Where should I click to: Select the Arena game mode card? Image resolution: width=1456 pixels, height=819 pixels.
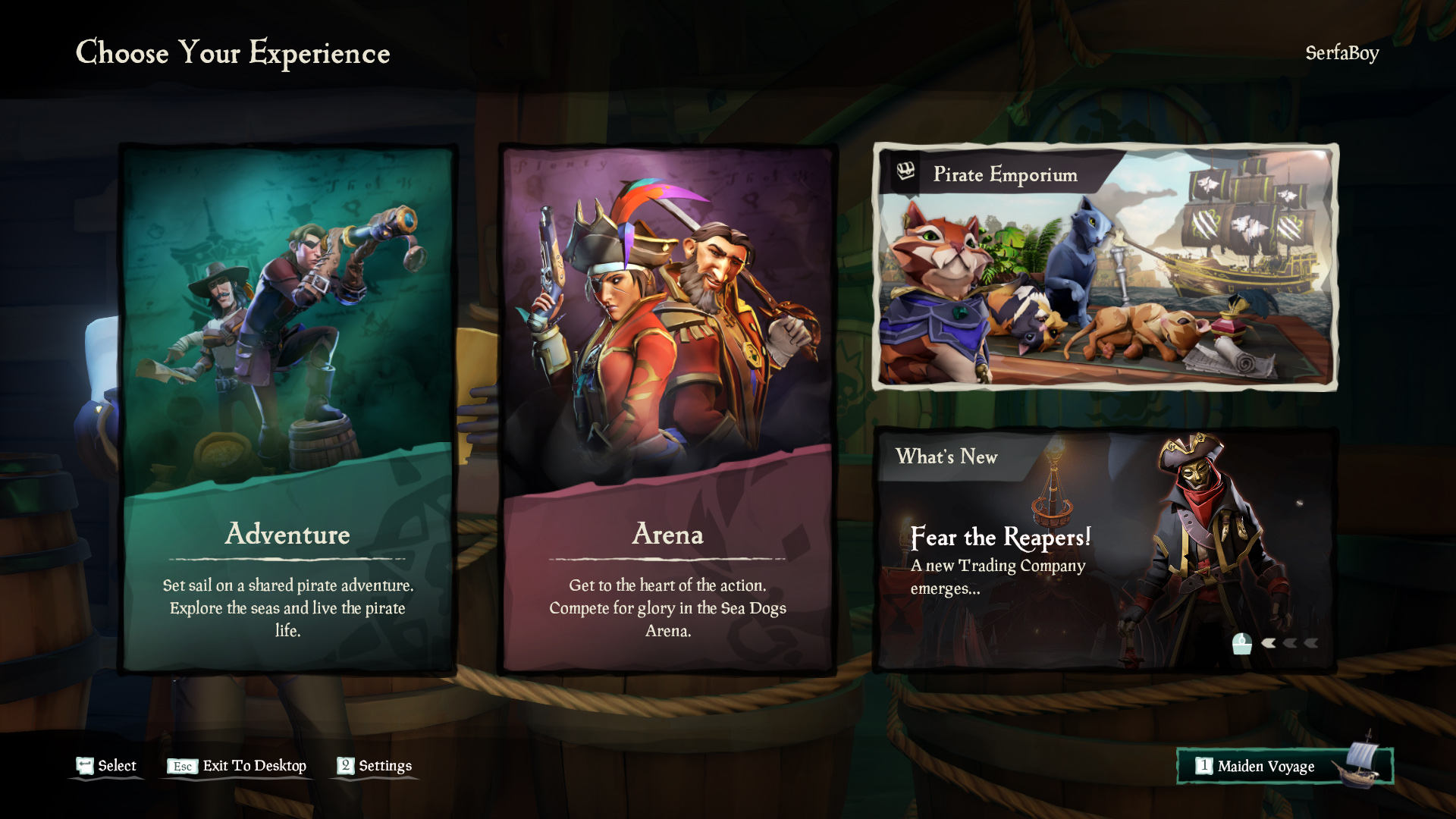(x=667, y=409)
